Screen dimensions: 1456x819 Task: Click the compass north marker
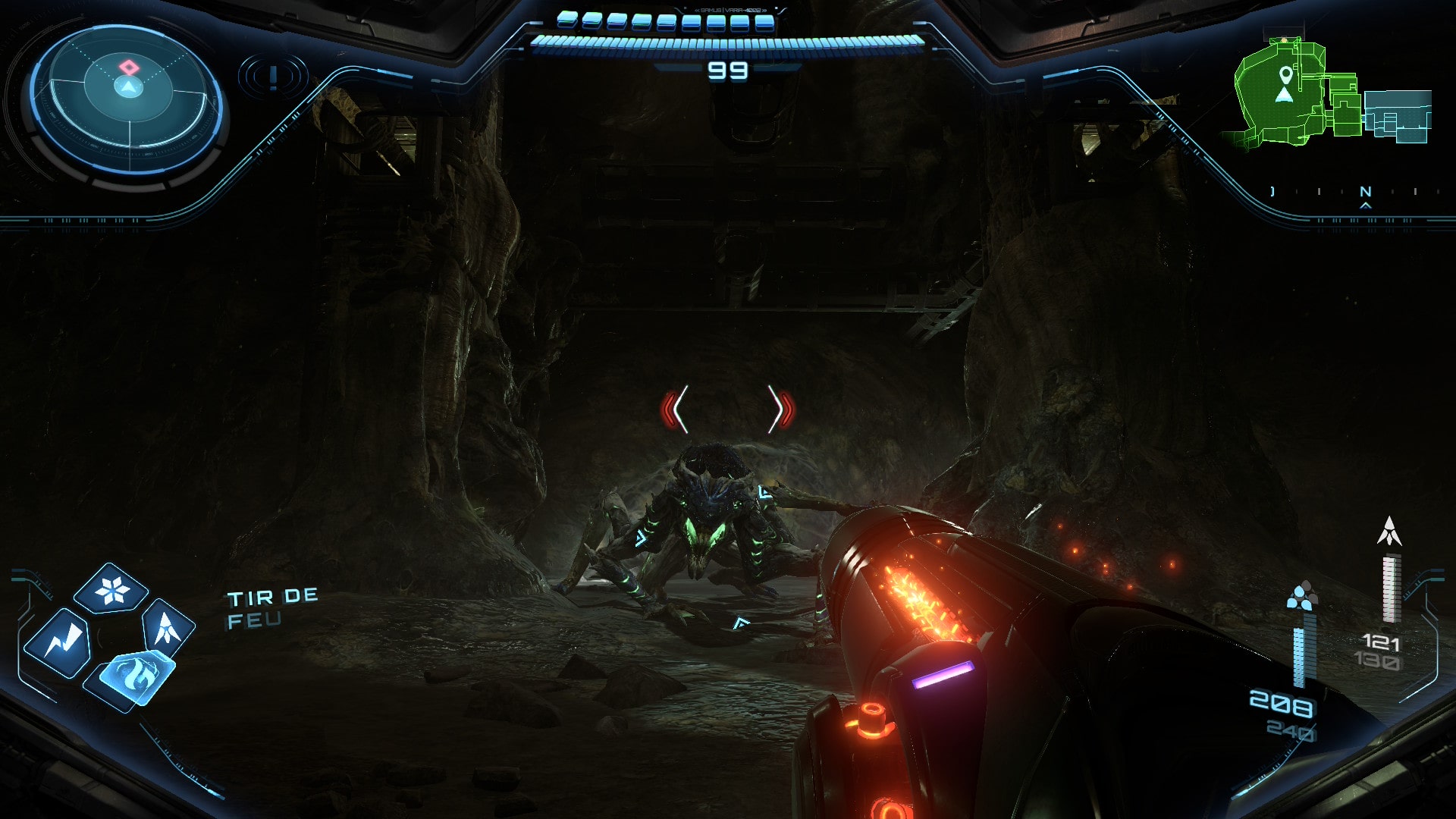1366,193
